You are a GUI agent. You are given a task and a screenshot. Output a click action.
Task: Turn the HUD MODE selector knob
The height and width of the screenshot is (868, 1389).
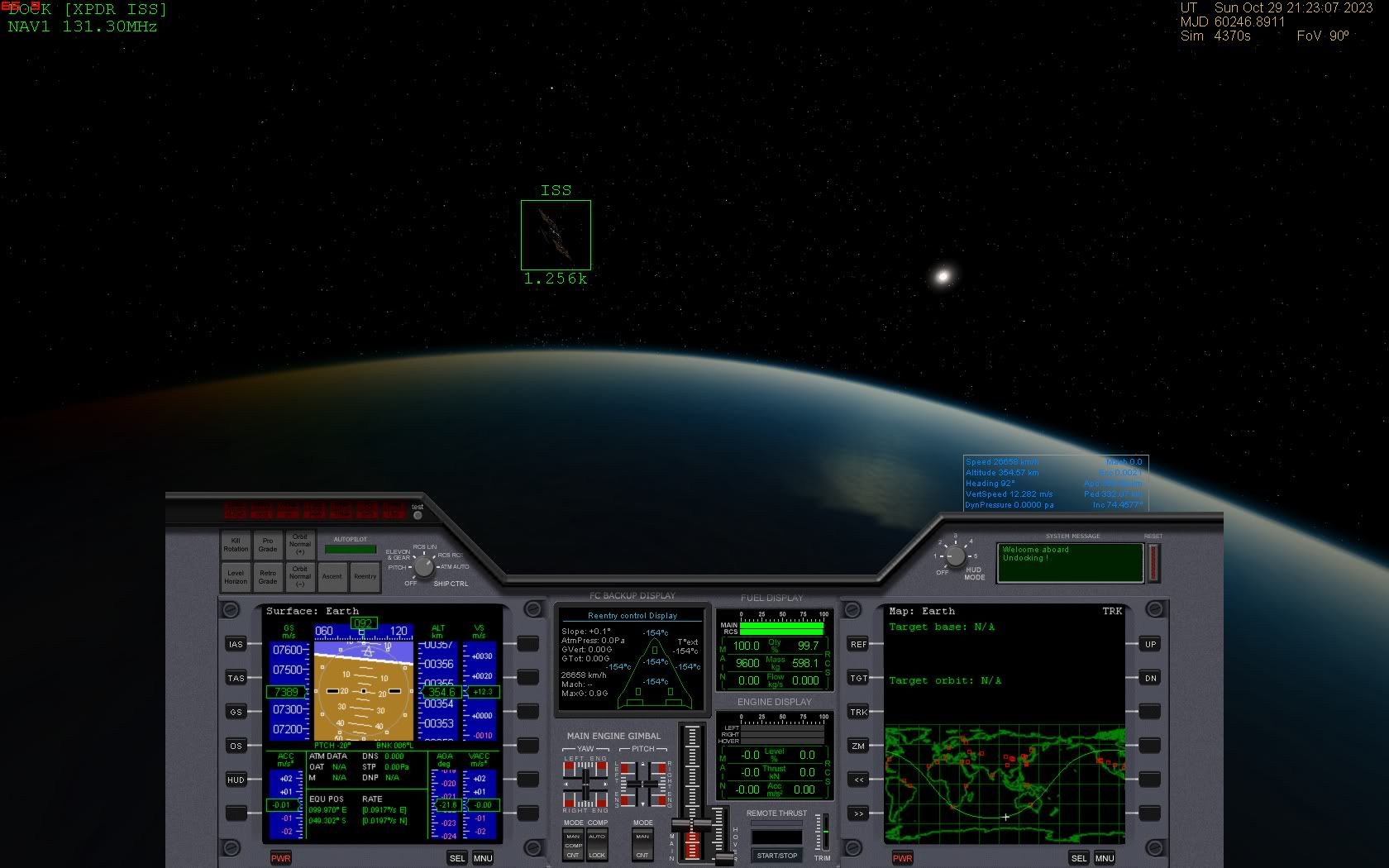[x=955, y=556]
